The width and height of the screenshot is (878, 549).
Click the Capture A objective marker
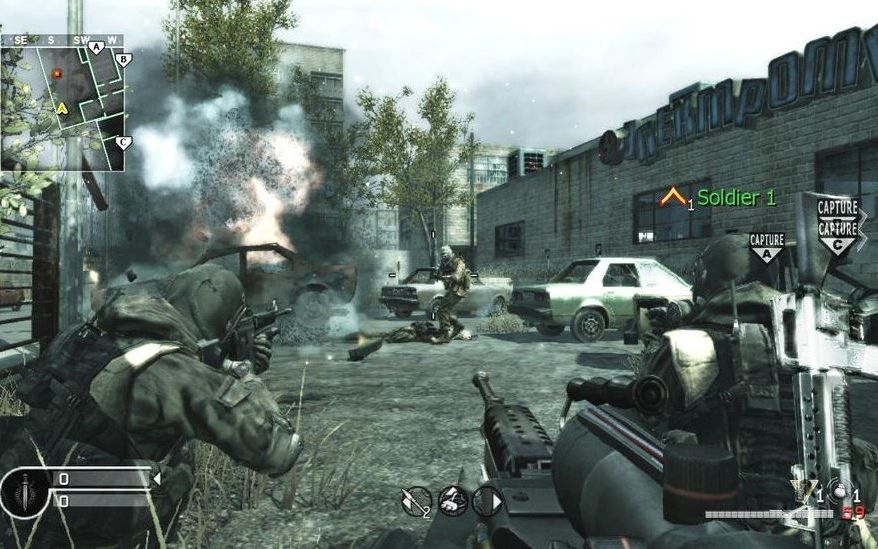click(x=766, y=246)
